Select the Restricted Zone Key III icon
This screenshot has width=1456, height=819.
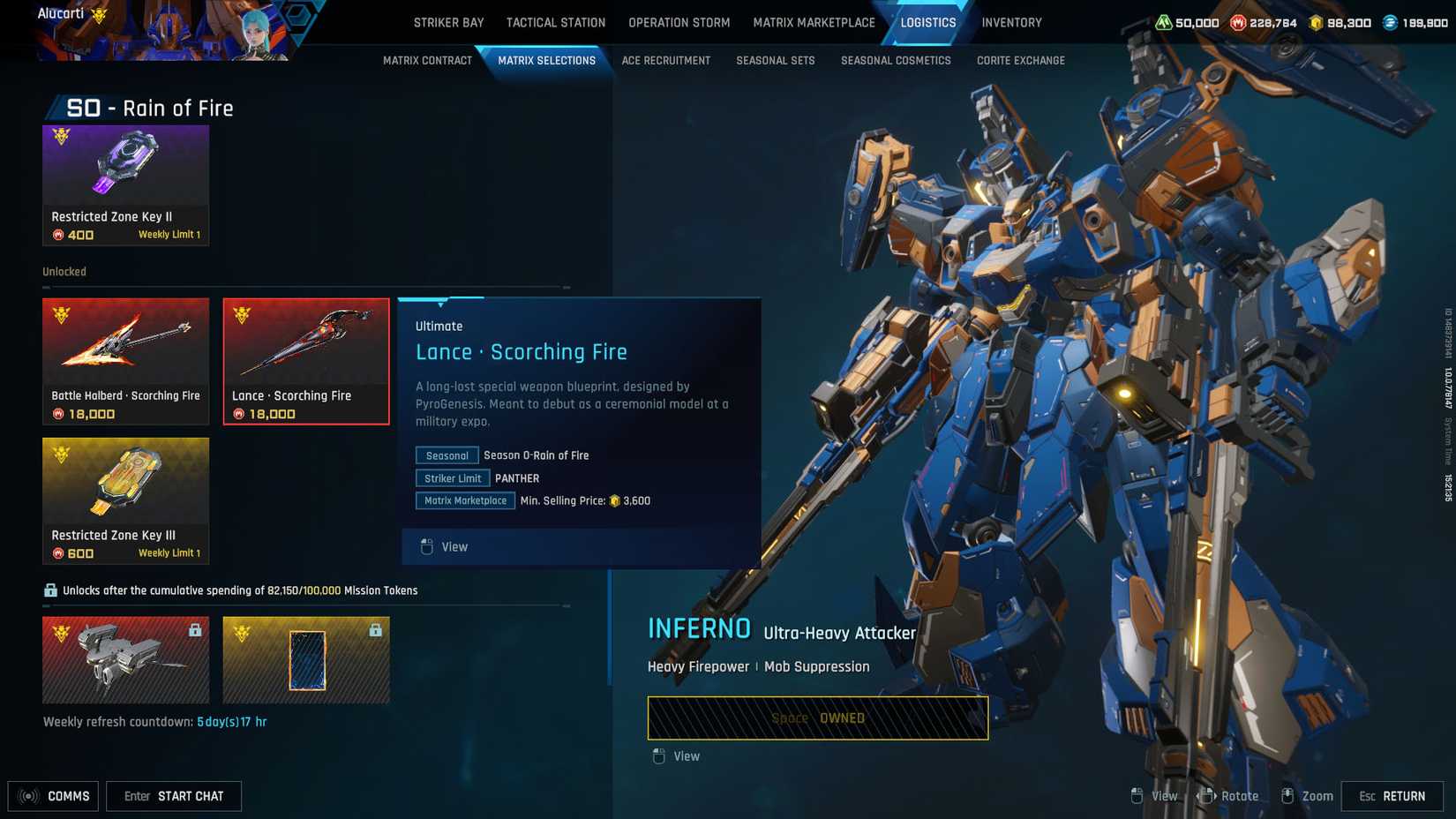(x=125, y=484)
